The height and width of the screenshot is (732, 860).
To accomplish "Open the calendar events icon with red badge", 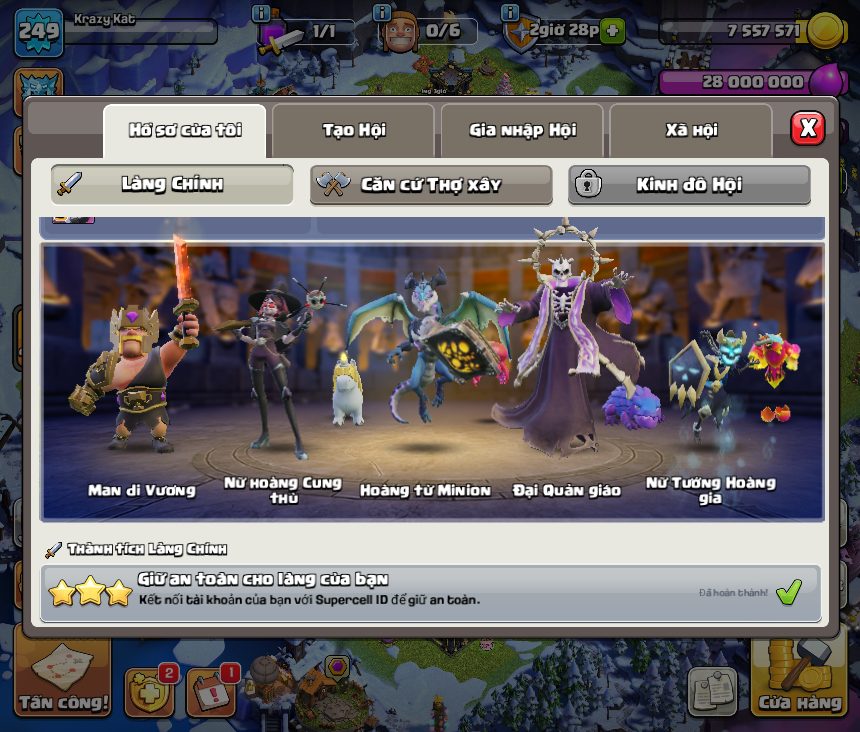I will (x=211, y=689).
